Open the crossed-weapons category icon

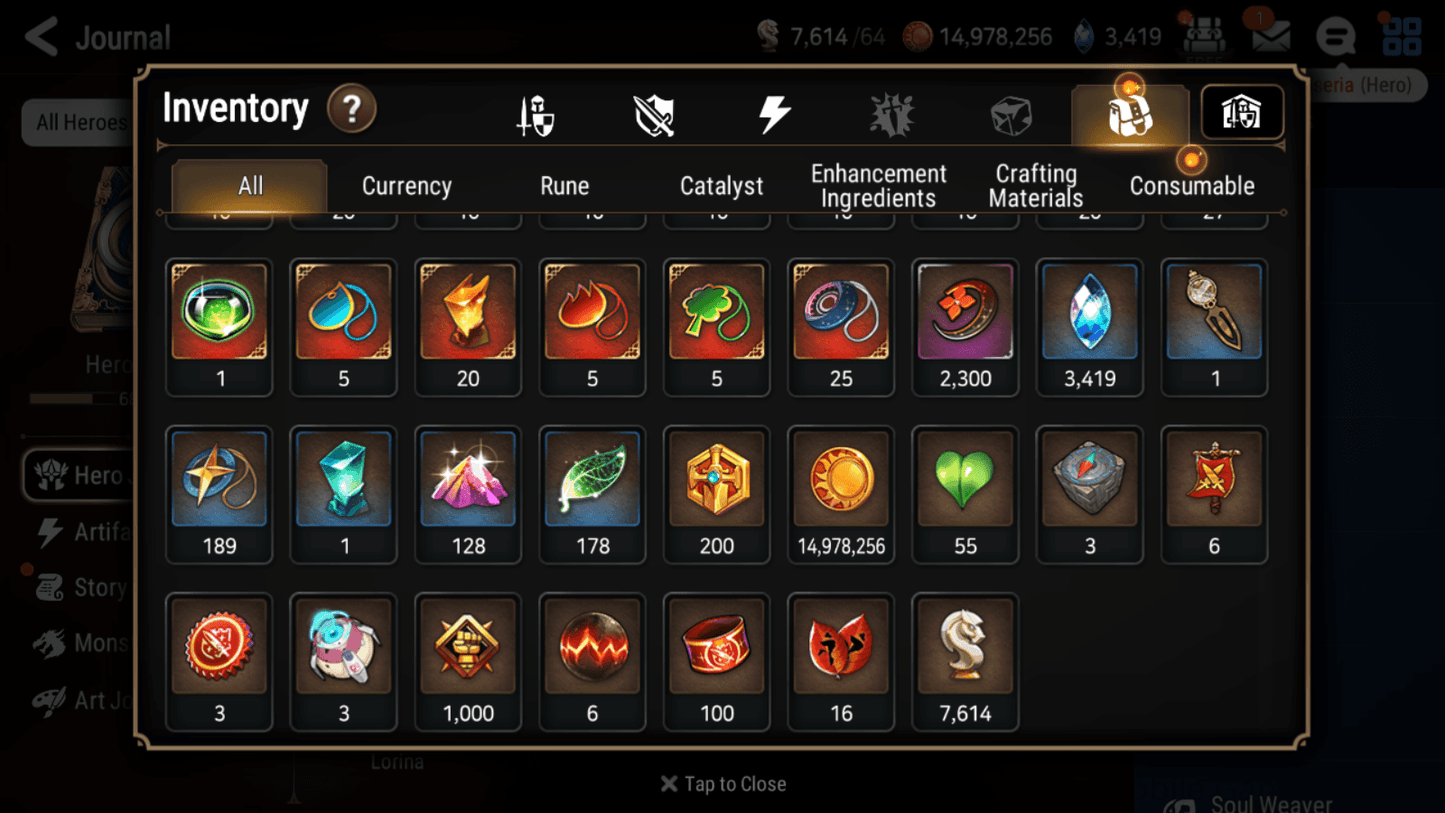655,112
